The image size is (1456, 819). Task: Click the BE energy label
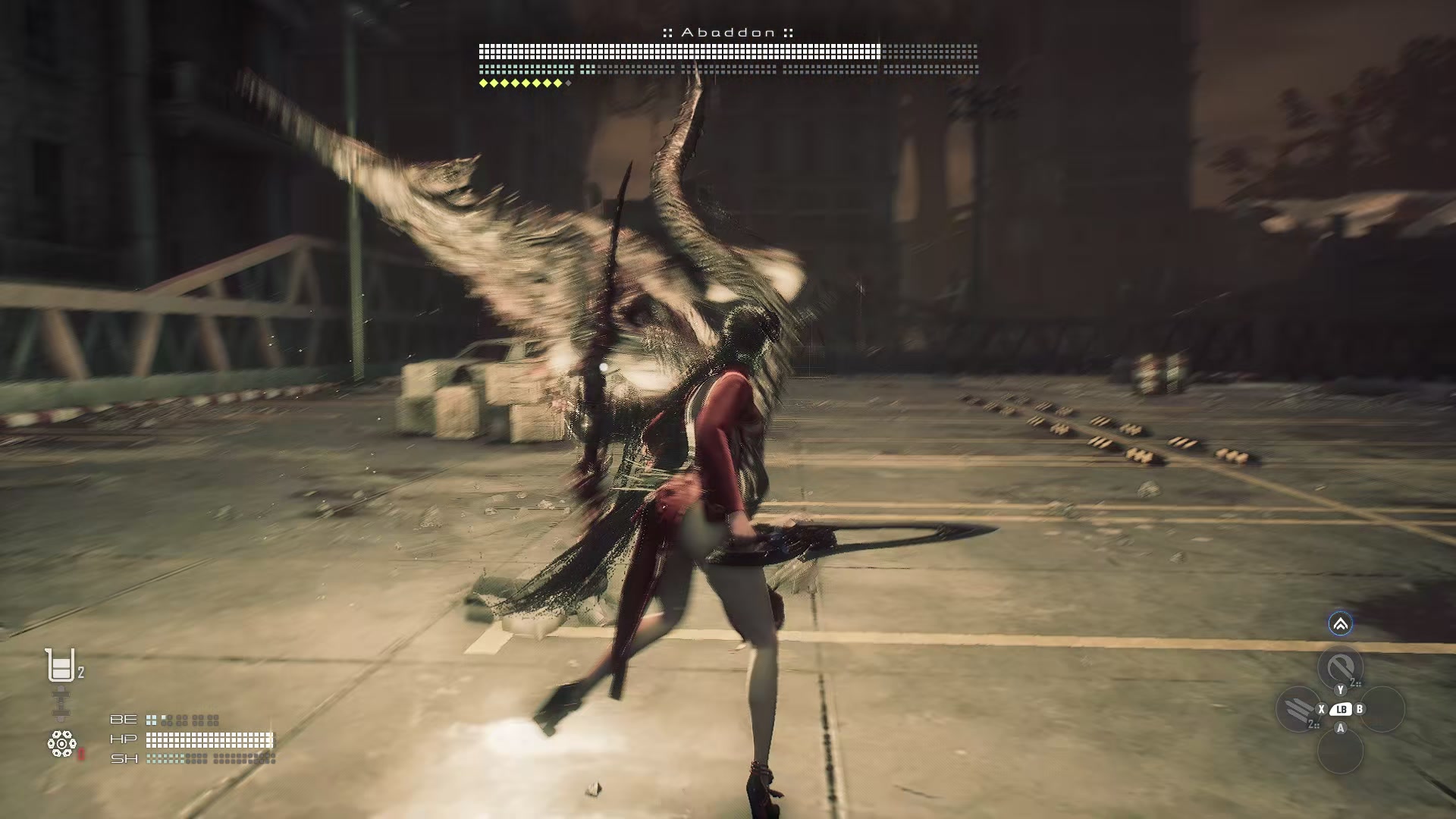124,720
